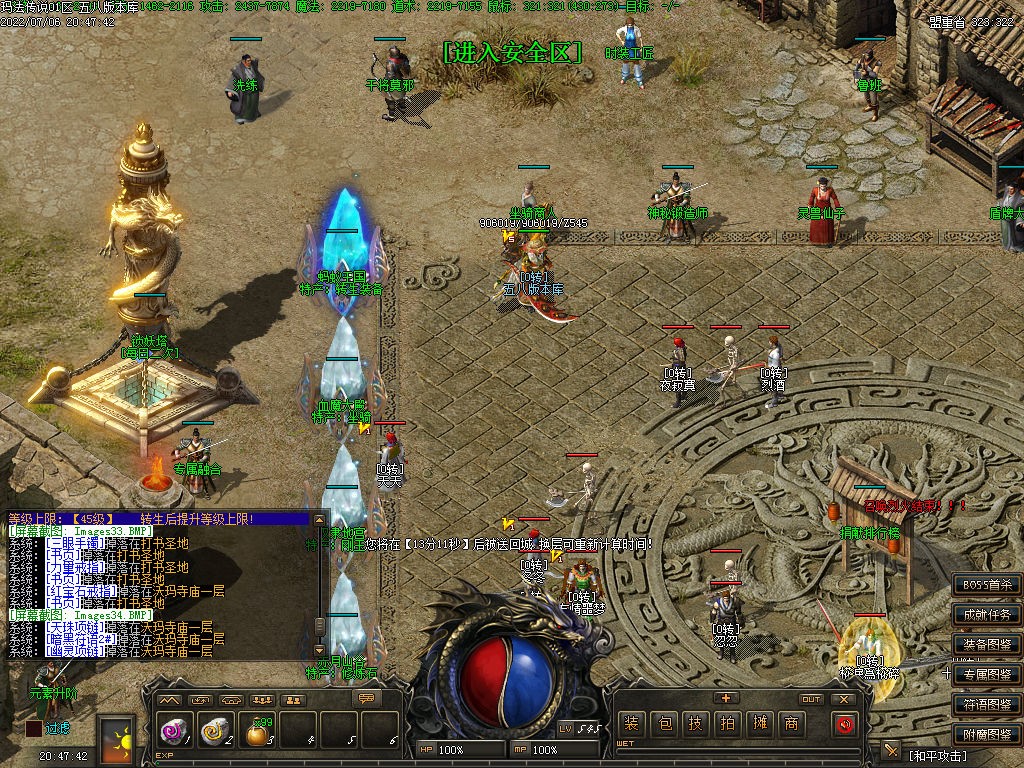Toggle the 过滤 filter checkbox
Screen dimensions: 1024x768
click(x=34, y=728)
